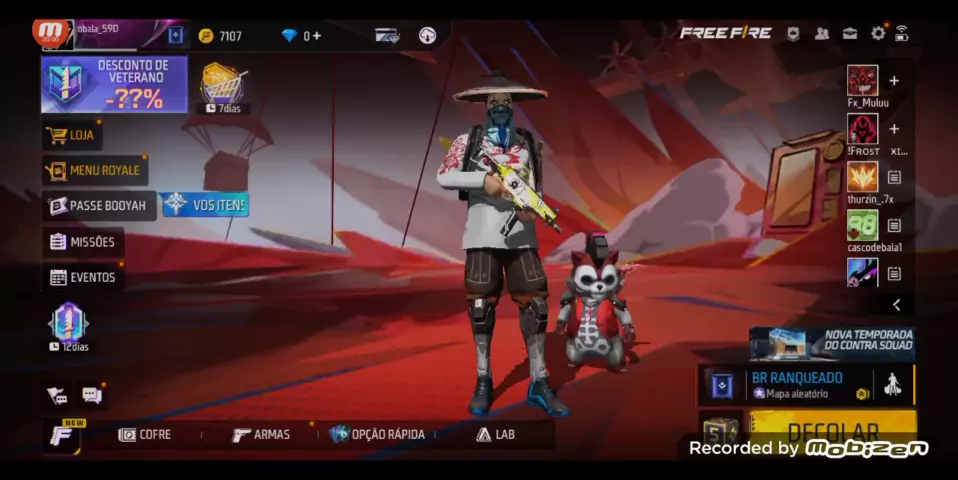Image resolution: width=958 pixels, height=480 pixels.
Task: Select Opção Rápida
Action: [377, 434]
